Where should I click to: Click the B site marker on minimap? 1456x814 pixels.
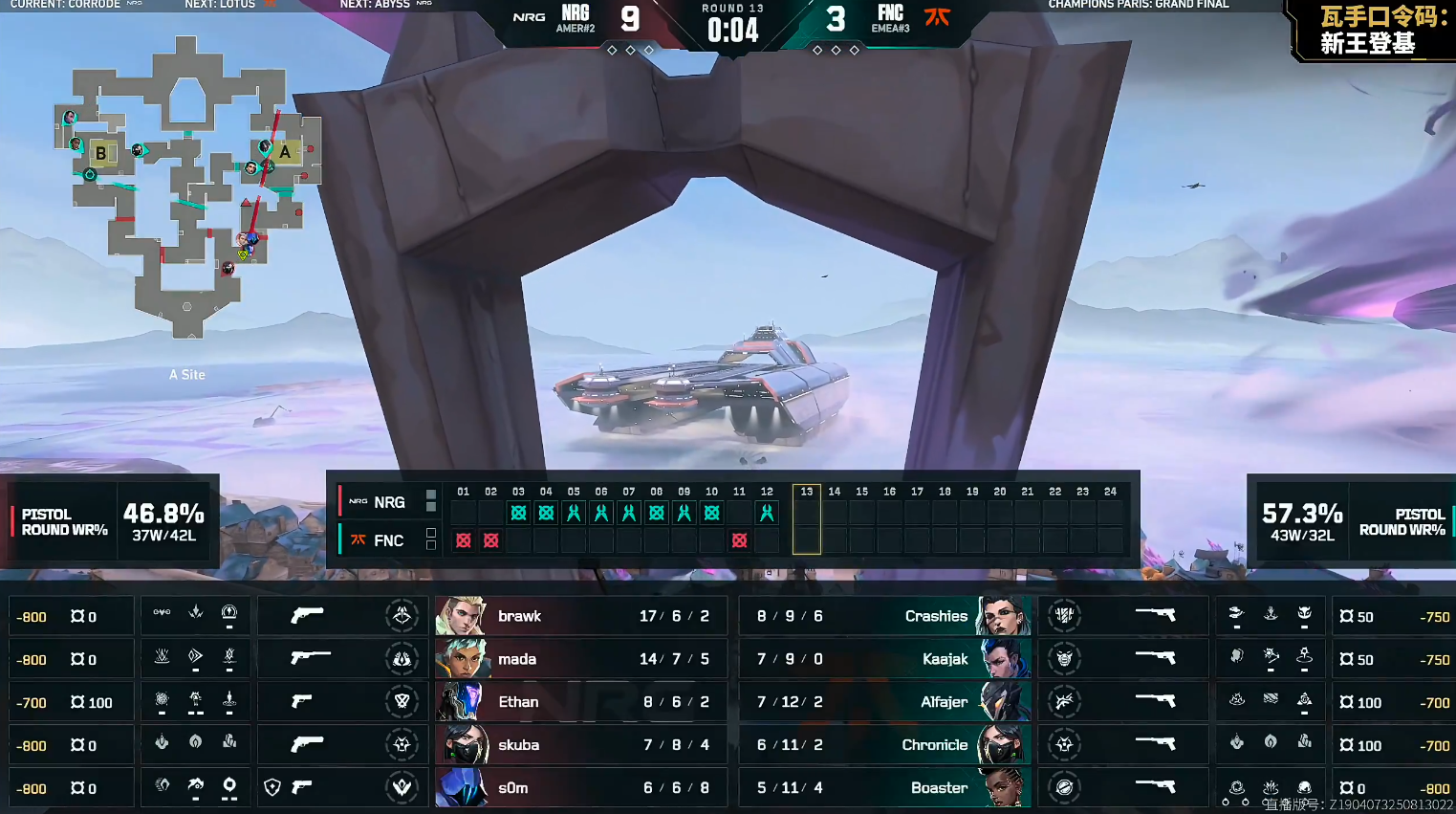pos(100,153)
